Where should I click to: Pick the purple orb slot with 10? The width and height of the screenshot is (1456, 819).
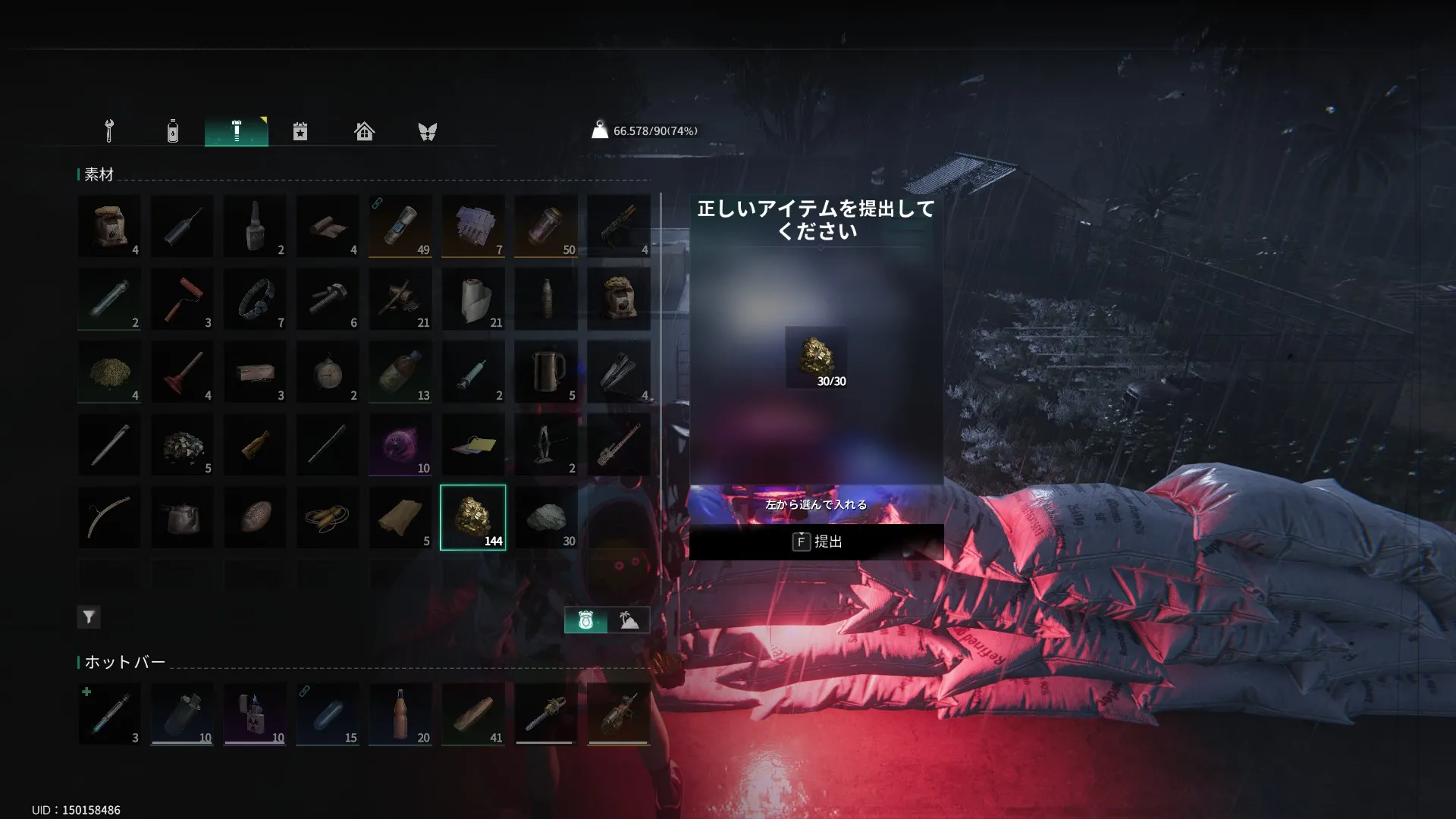(x=400, y=445)
